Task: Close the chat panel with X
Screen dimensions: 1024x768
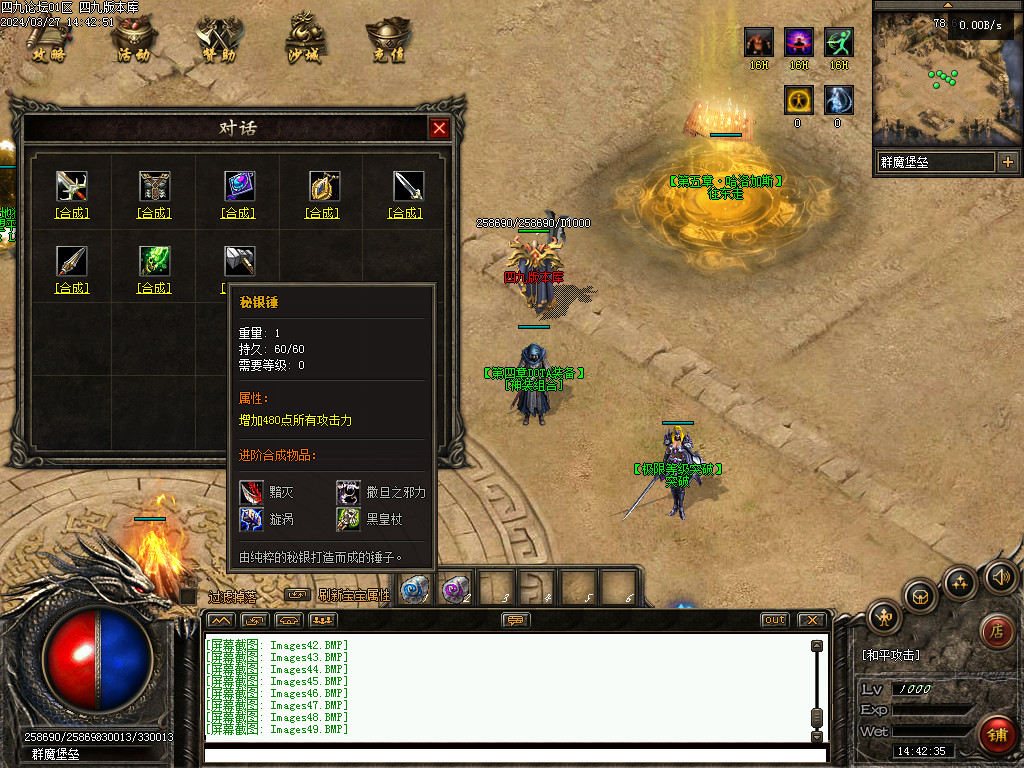Action: click(x=811, y=620)
